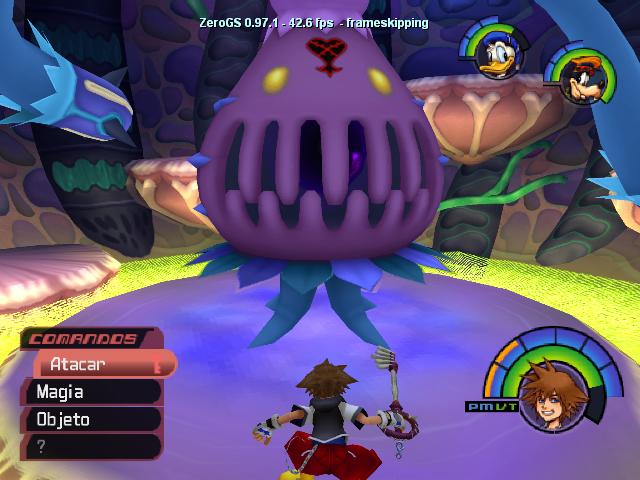This screenshot has height=480, width=640.
Task: Select the question mark command slot
Action: (x=90, y=446)
